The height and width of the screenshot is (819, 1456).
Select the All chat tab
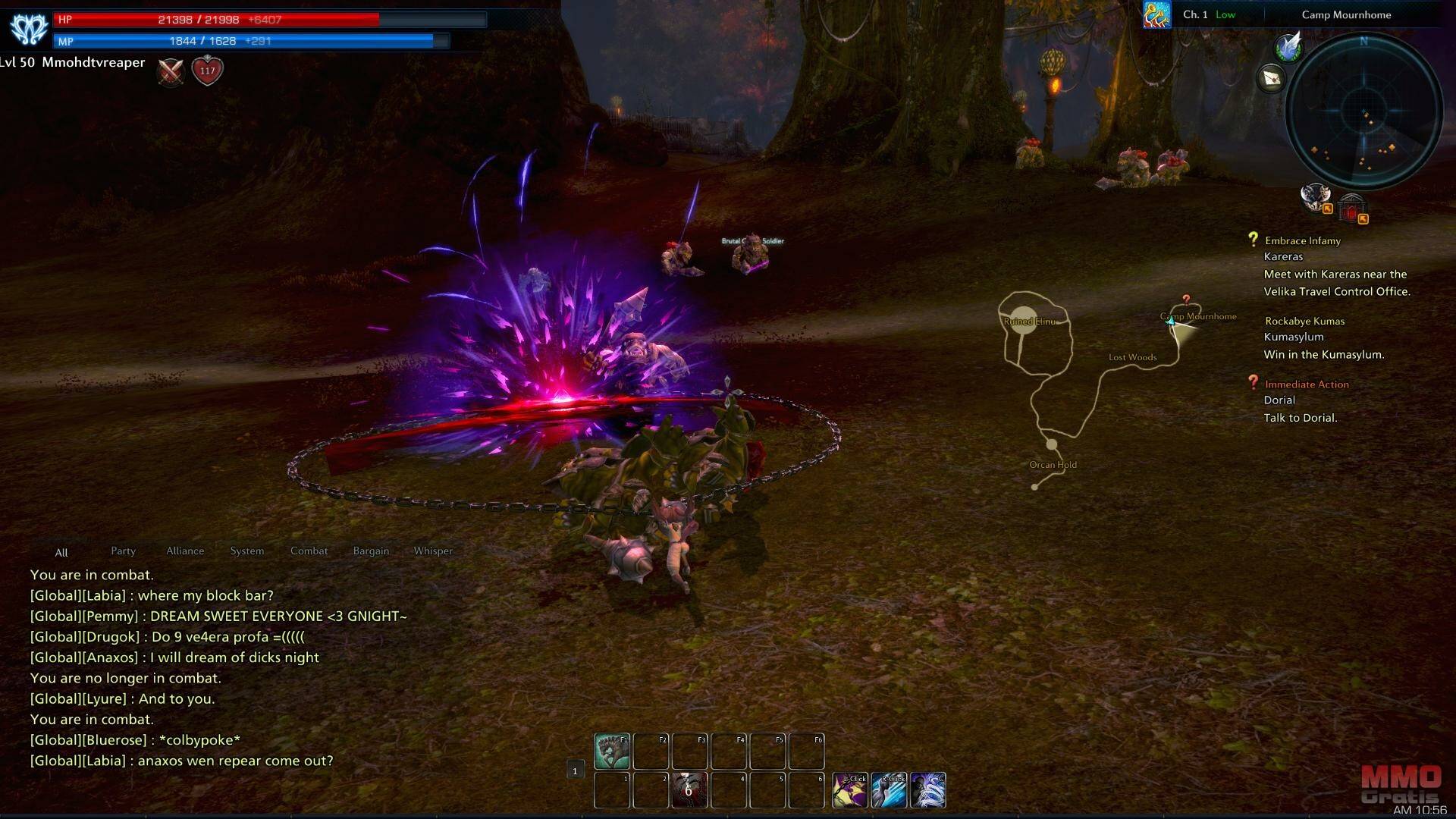[x=61, y=553]
